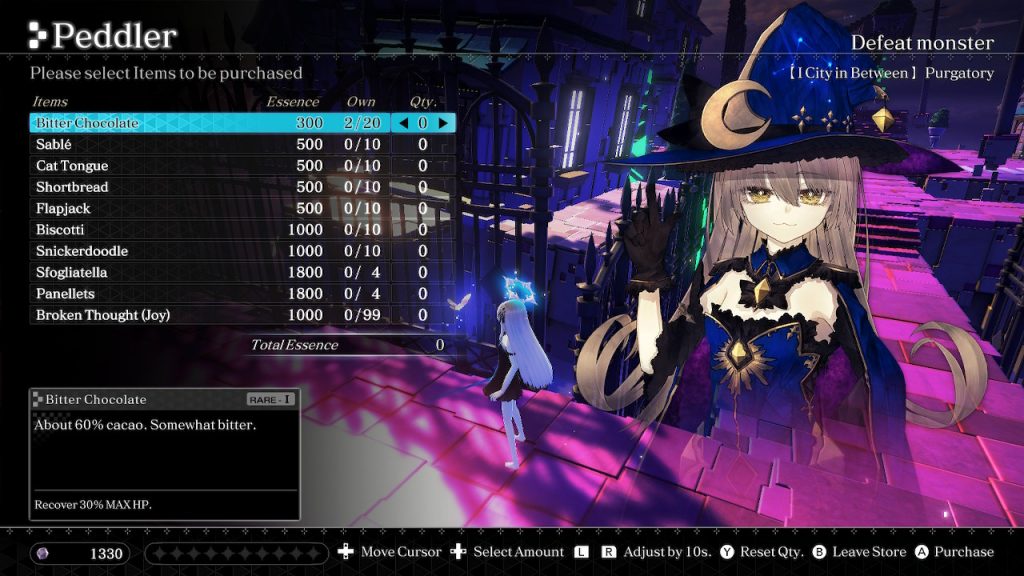Choose the Sfogliatella item

[72, 272]
